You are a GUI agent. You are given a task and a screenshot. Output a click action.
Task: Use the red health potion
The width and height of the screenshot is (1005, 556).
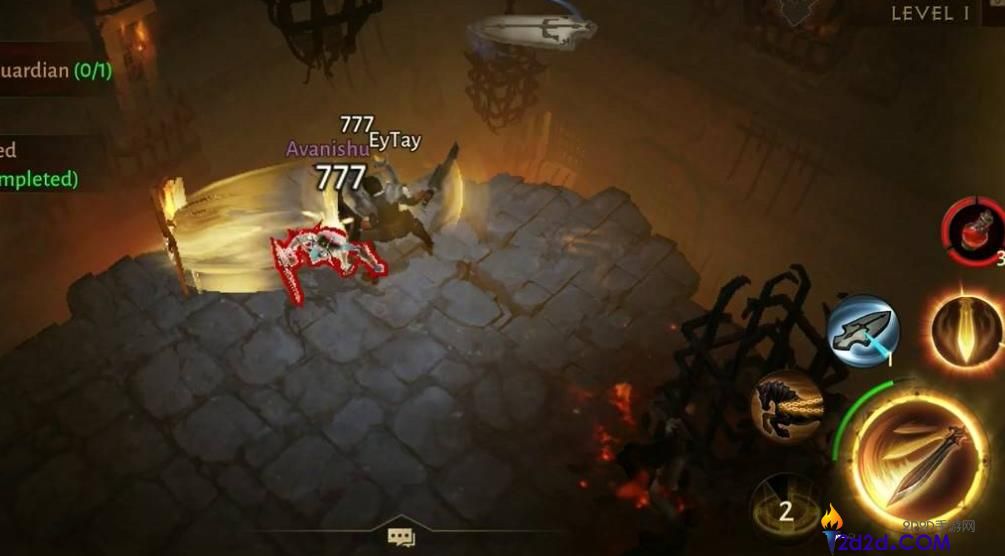click(x=973, y=231)
